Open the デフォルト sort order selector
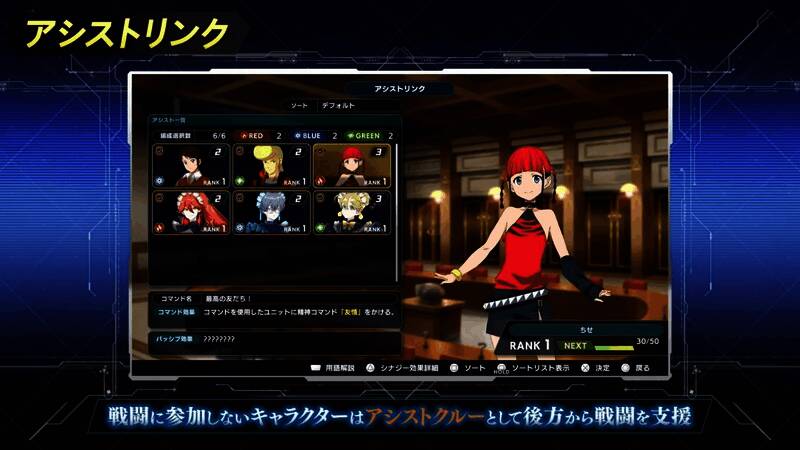The height and width of the screenshot is (450, 800). coord(338,105)
